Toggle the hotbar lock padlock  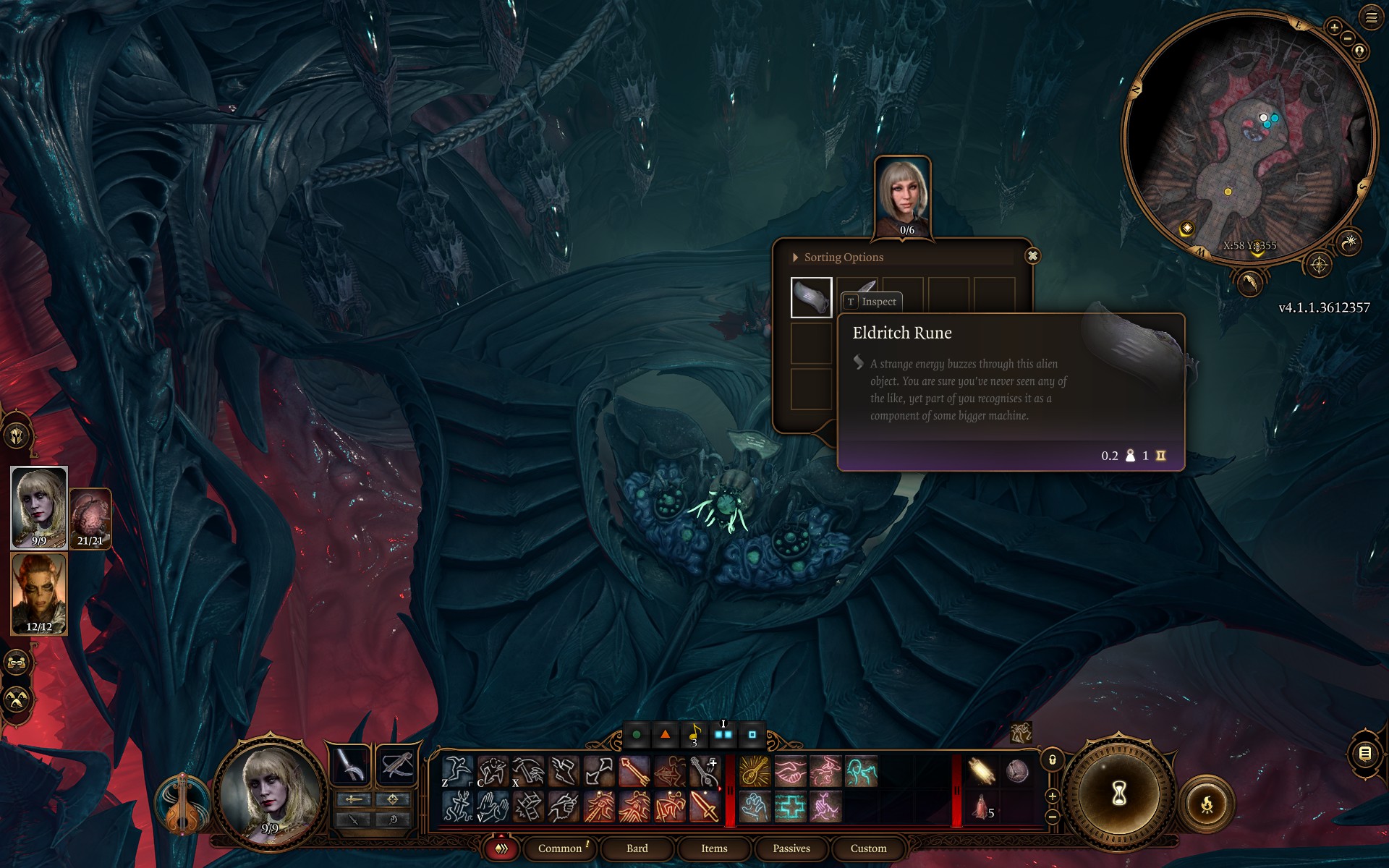1053,759
